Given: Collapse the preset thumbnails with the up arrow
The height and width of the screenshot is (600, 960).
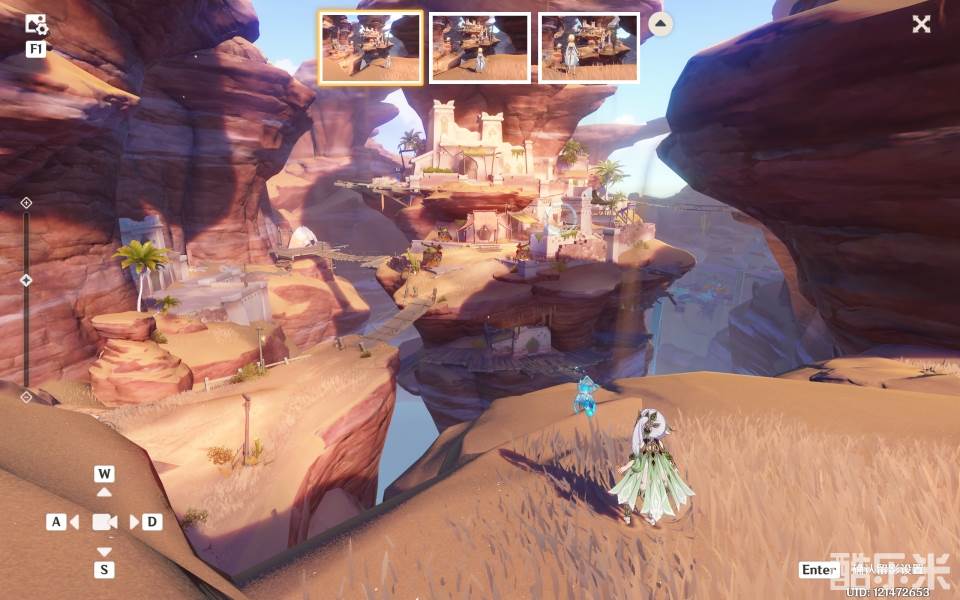Looking at the screenshot, I should tap(661, 24).
